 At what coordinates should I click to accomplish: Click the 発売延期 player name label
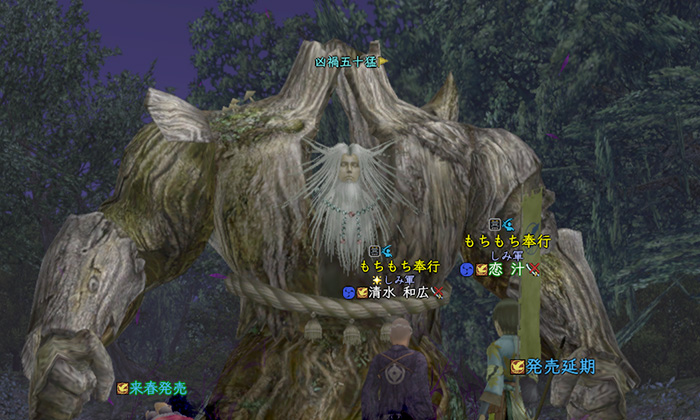(560, 367)
